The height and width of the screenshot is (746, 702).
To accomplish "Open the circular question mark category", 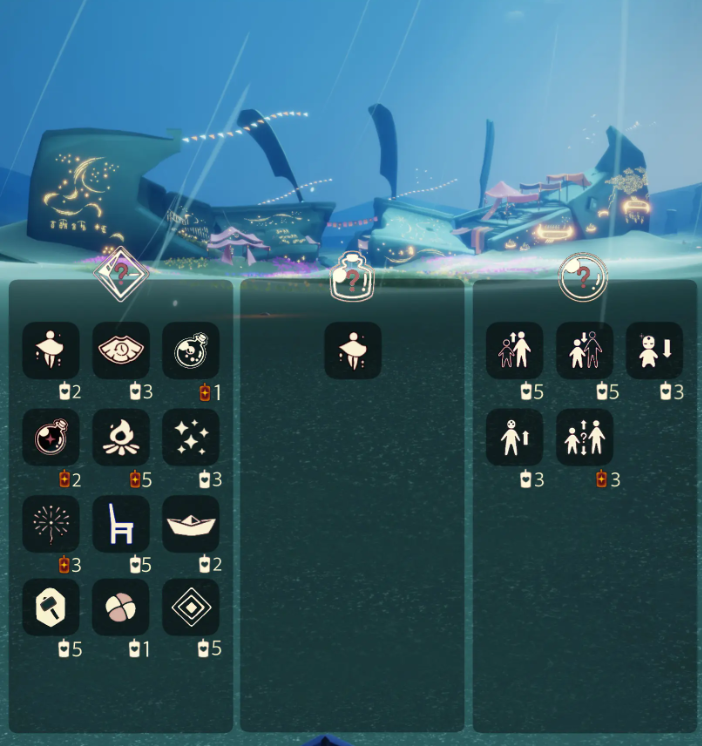I will 583,277.
